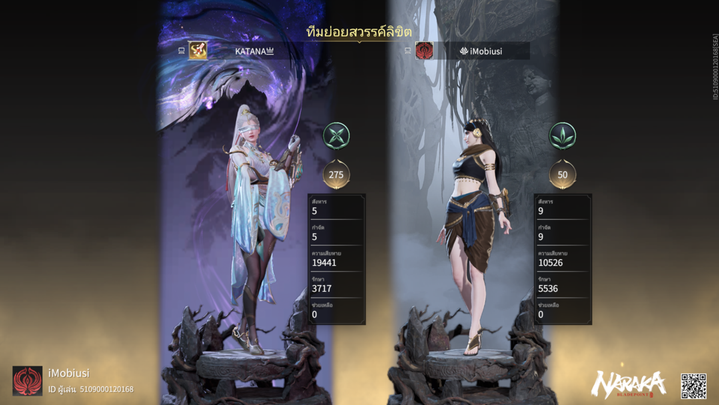Open the KATANA player name bar
The width and height of the screenshot is (719, 405).
click(x=254, y=50)
